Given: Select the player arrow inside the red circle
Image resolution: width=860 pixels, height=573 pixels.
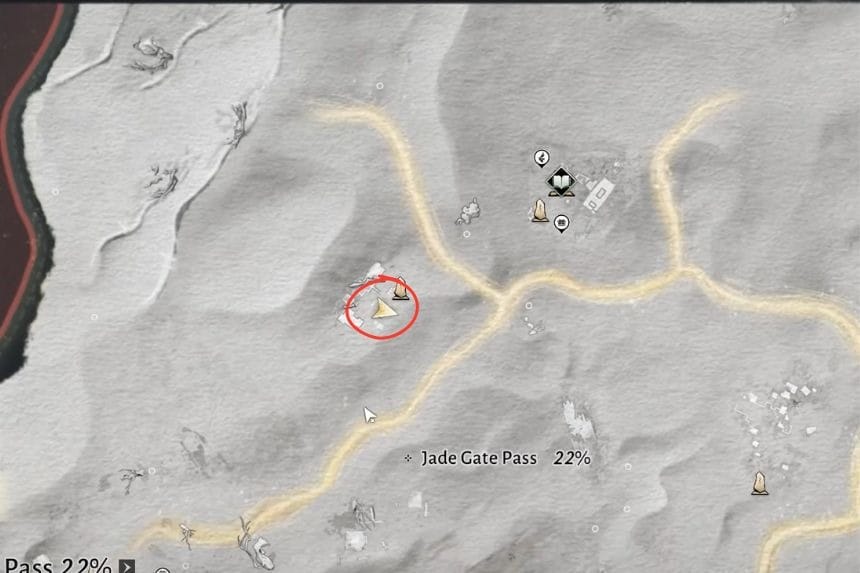Looking at the screenshot, I should (x=383, y=311).
